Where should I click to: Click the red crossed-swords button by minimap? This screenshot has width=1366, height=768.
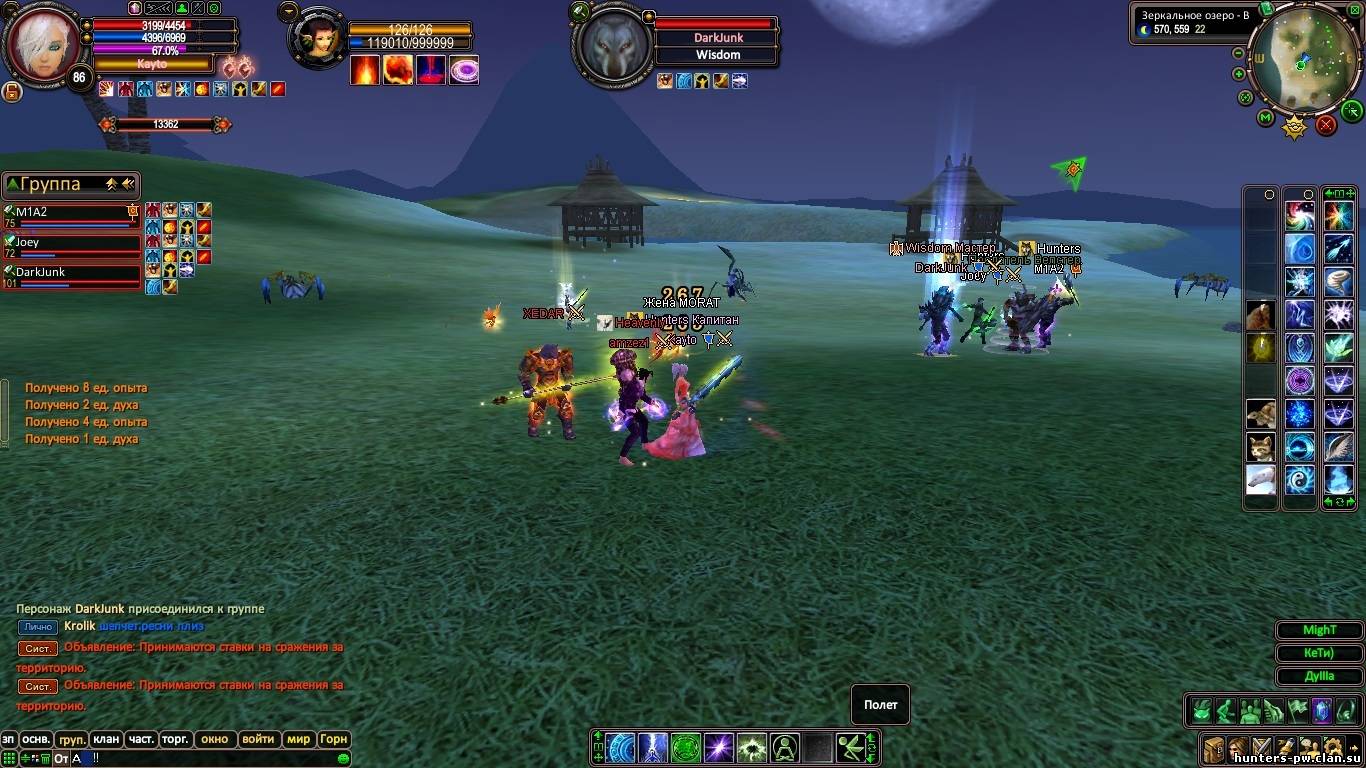point(1326,125)
